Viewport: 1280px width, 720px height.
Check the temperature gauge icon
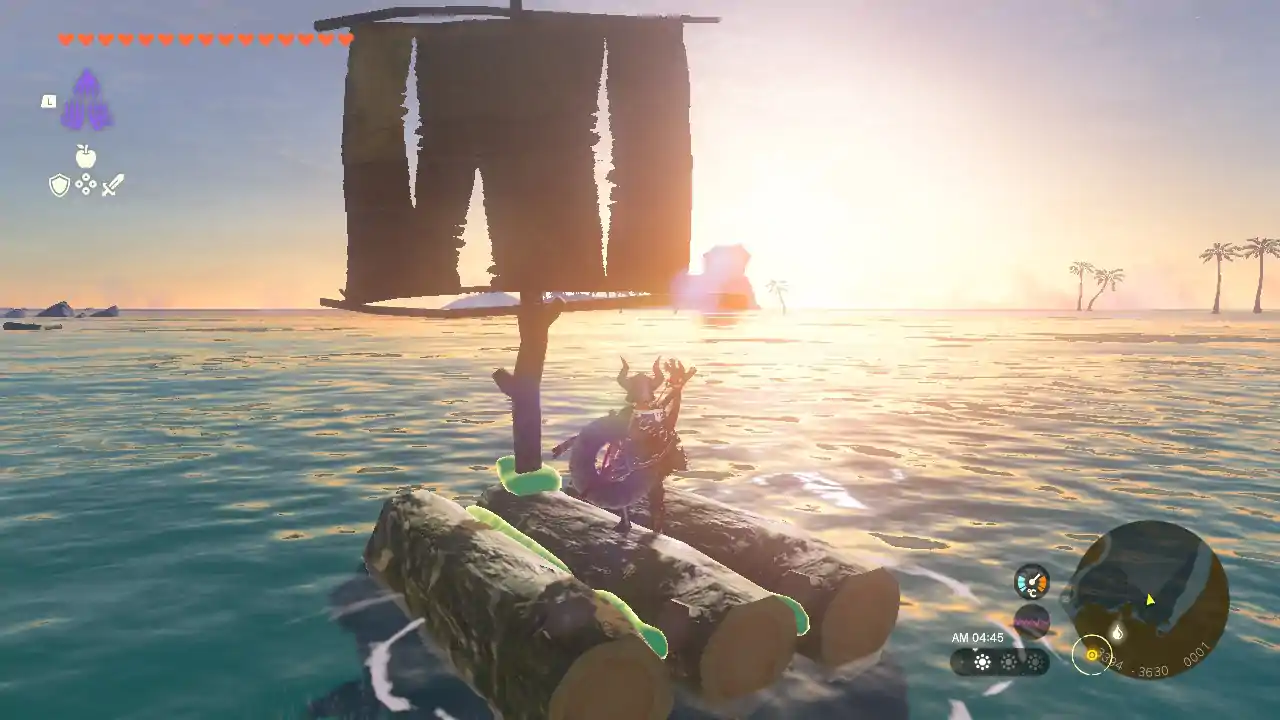click(x=1031, y=582)
